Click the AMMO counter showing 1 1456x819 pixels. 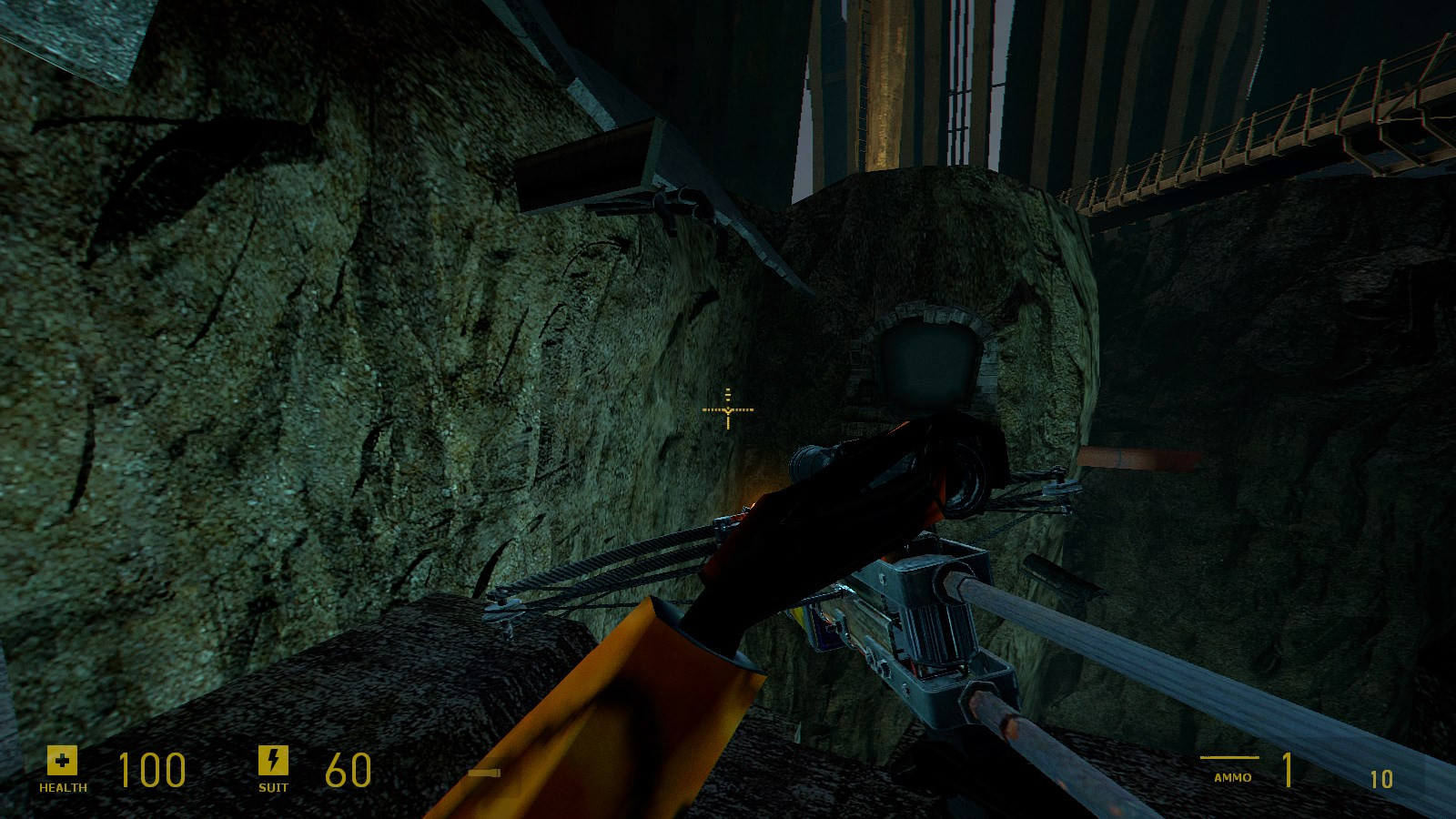[x=1289, y=772]
